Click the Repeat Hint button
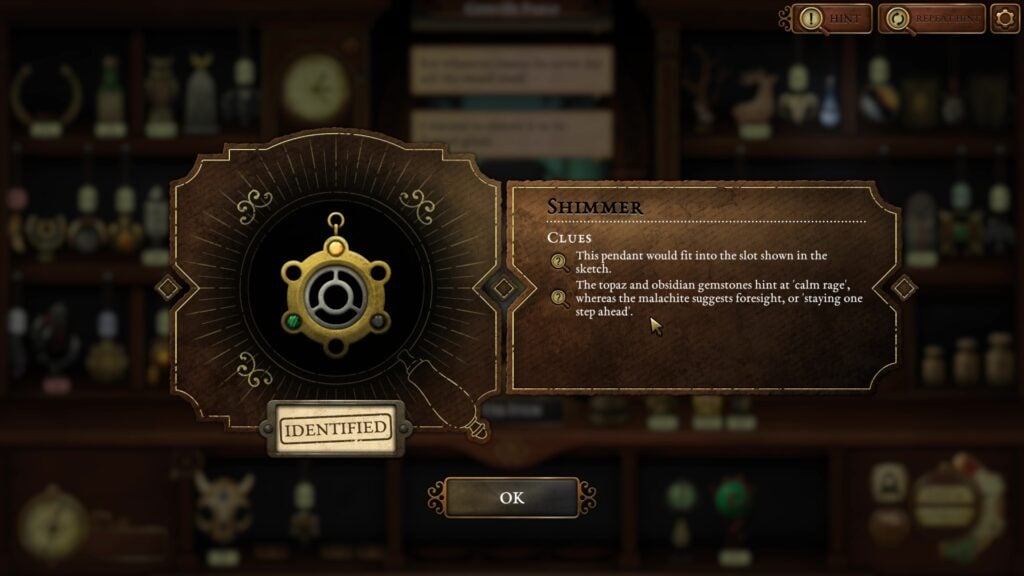1024x576 pixels. pyautogui.click(x=930, y=18)
